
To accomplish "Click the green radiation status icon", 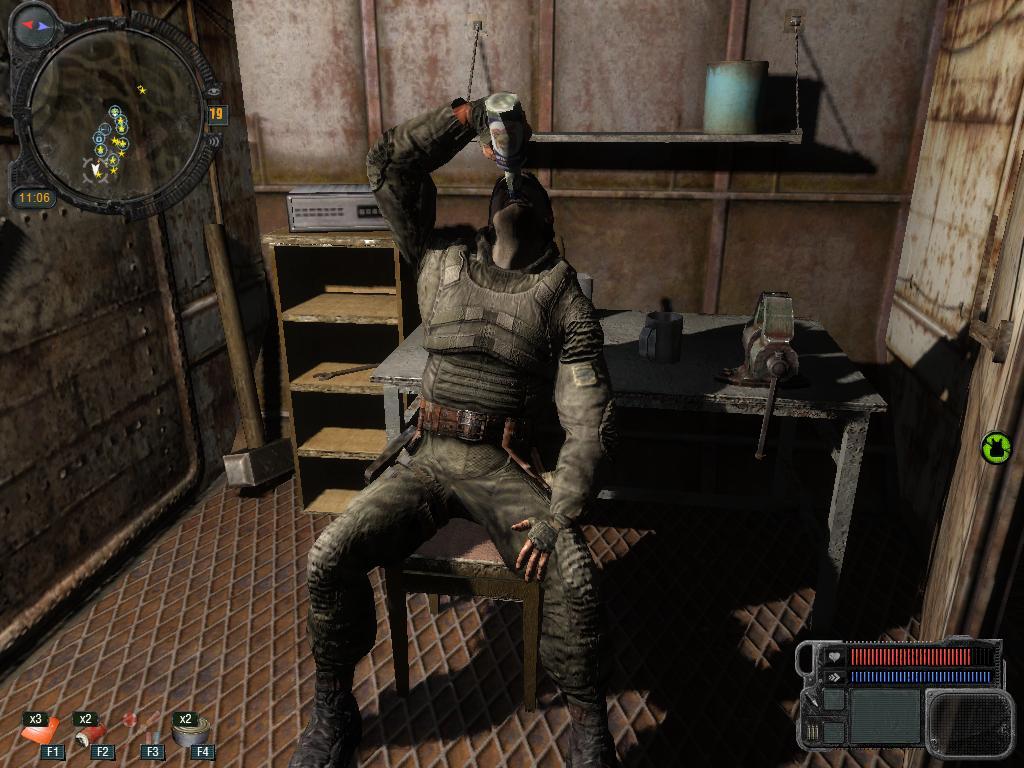I will pyautogui.click(x=995, y=446).
